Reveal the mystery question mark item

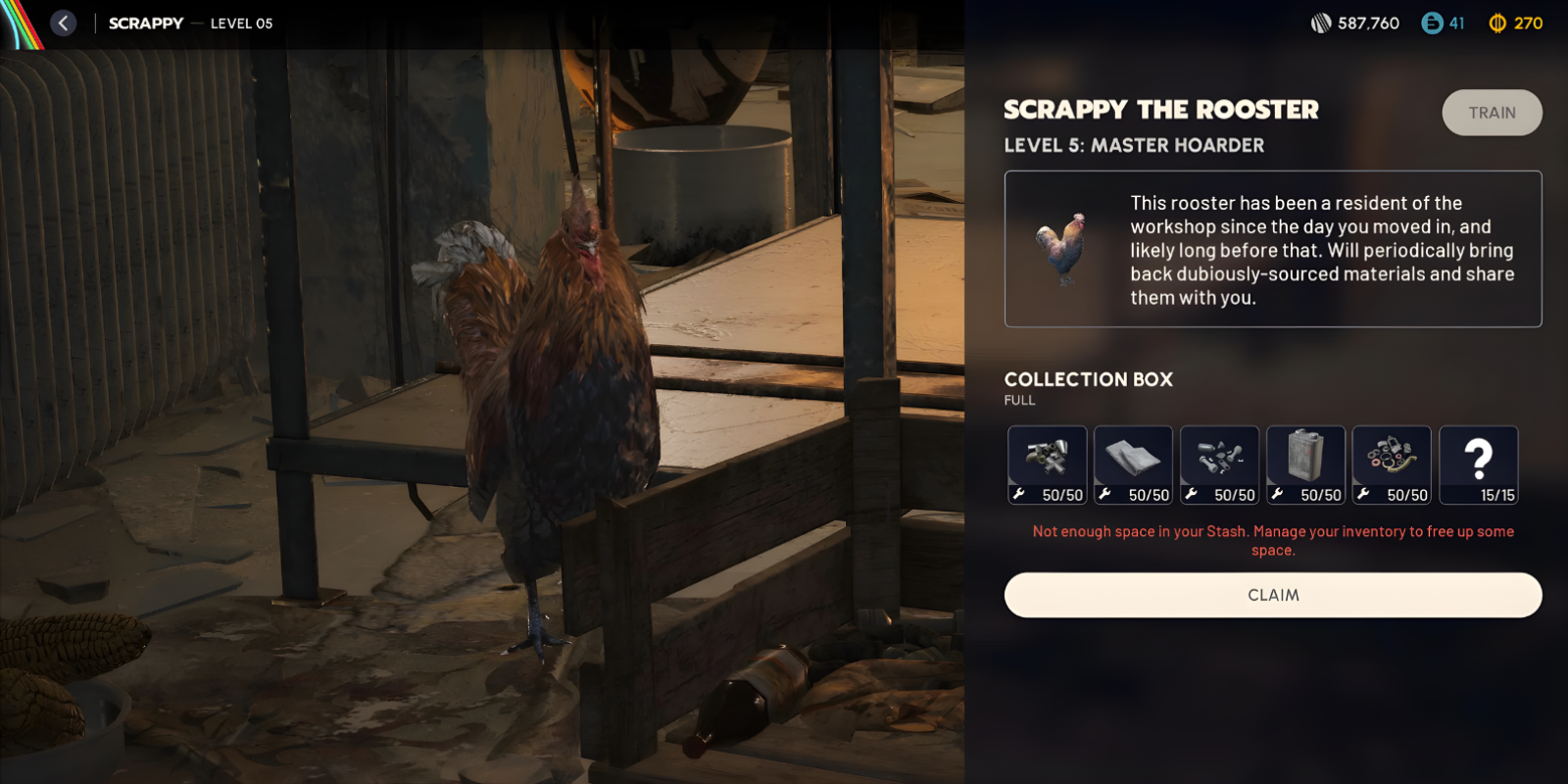[1480, 461]
